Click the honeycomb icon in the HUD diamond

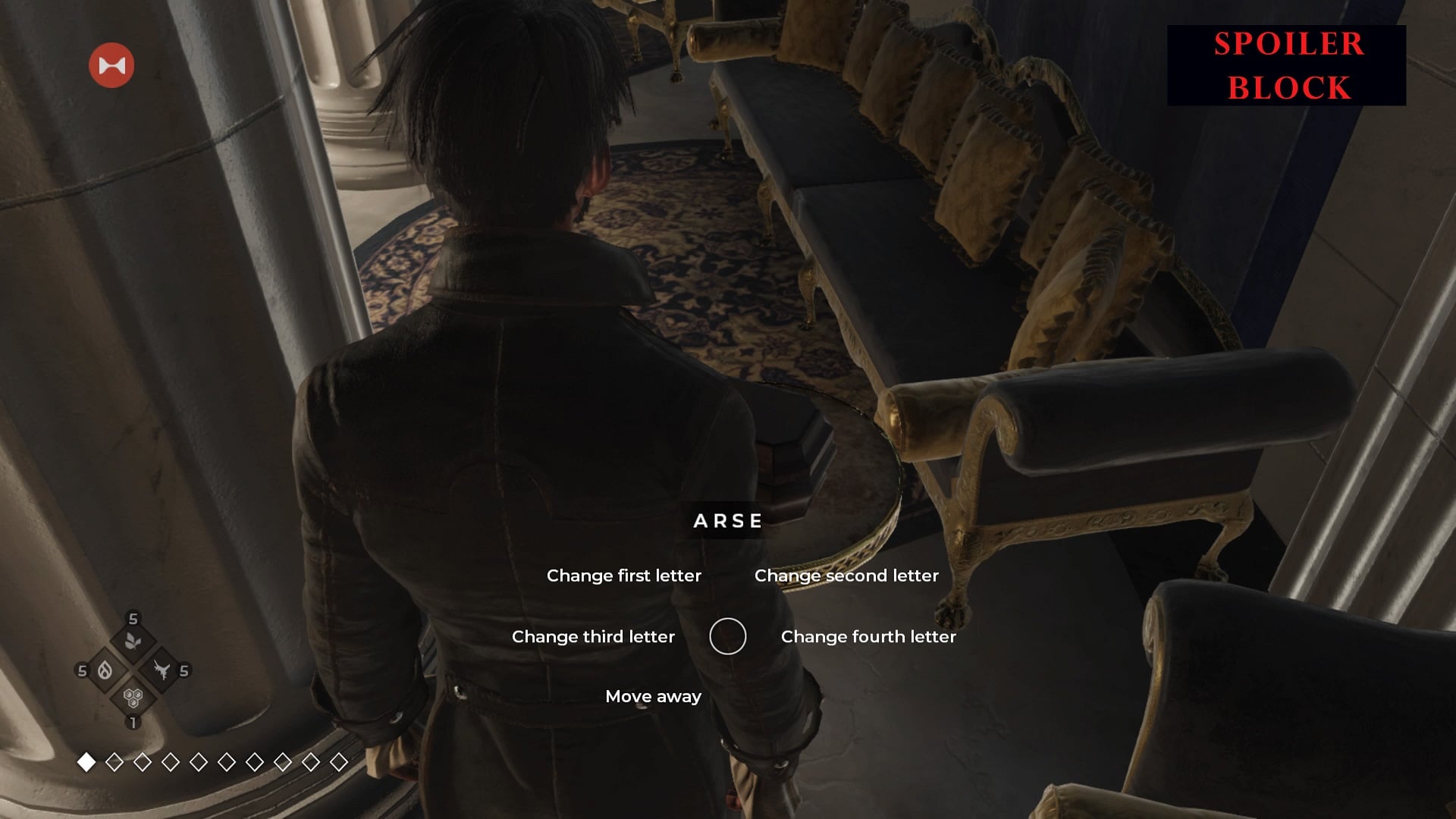coord(133,698)
